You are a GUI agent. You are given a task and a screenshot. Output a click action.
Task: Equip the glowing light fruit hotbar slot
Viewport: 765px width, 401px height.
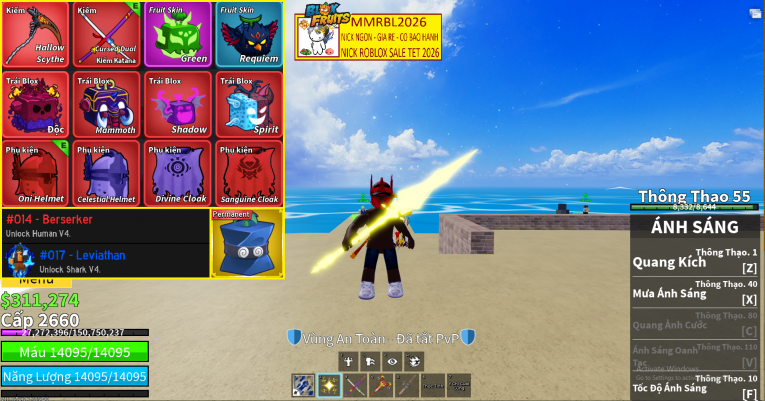pos(329,385)
